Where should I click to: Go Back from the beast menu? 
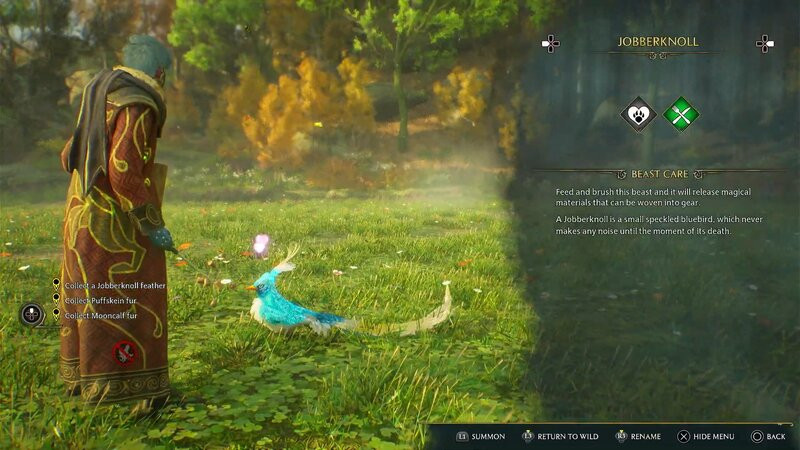point(768,436)
